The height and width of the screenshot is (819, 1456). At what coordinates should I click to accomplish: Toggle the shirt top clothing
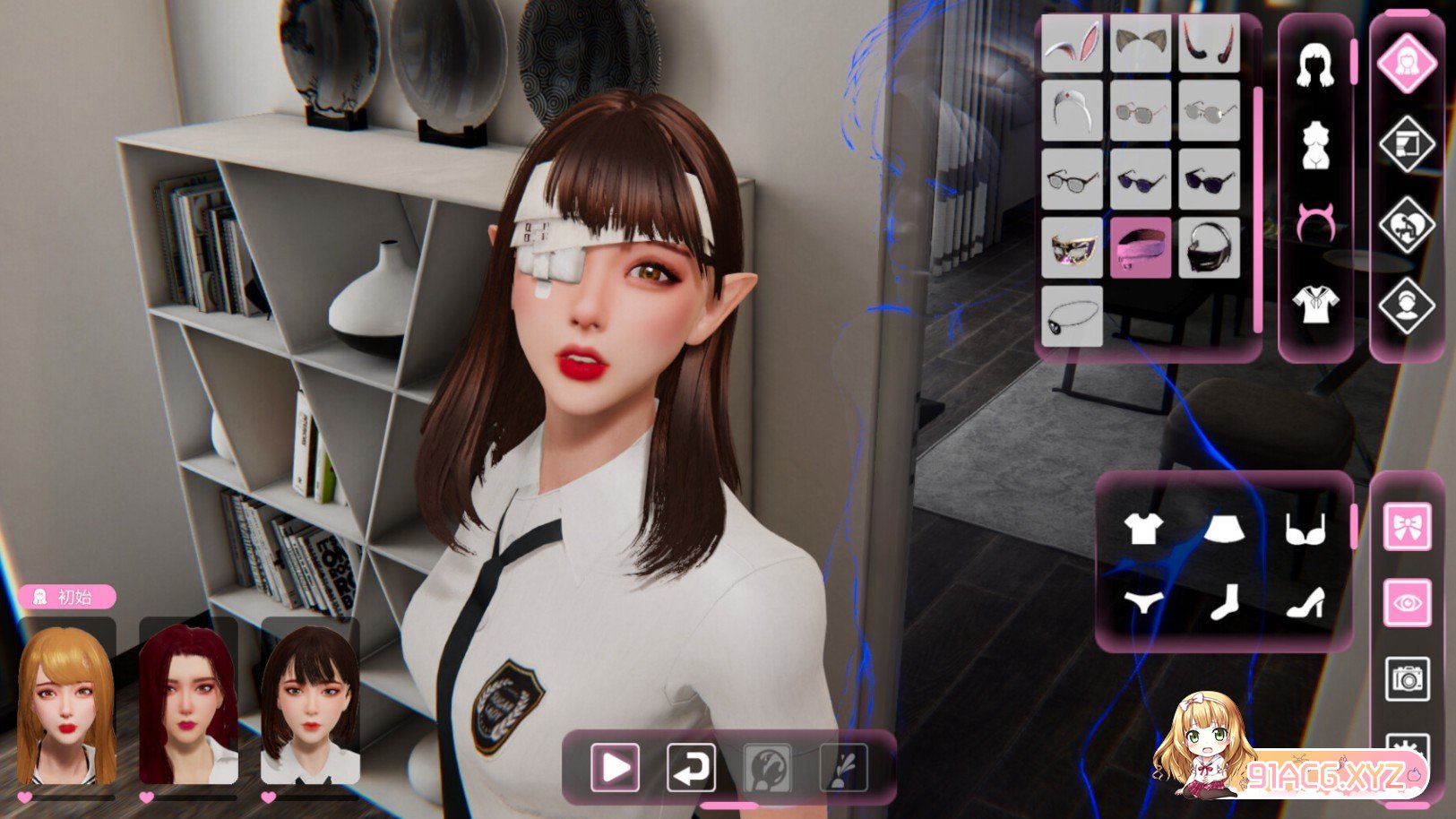pyautogui.click(x=1143, y=529)
